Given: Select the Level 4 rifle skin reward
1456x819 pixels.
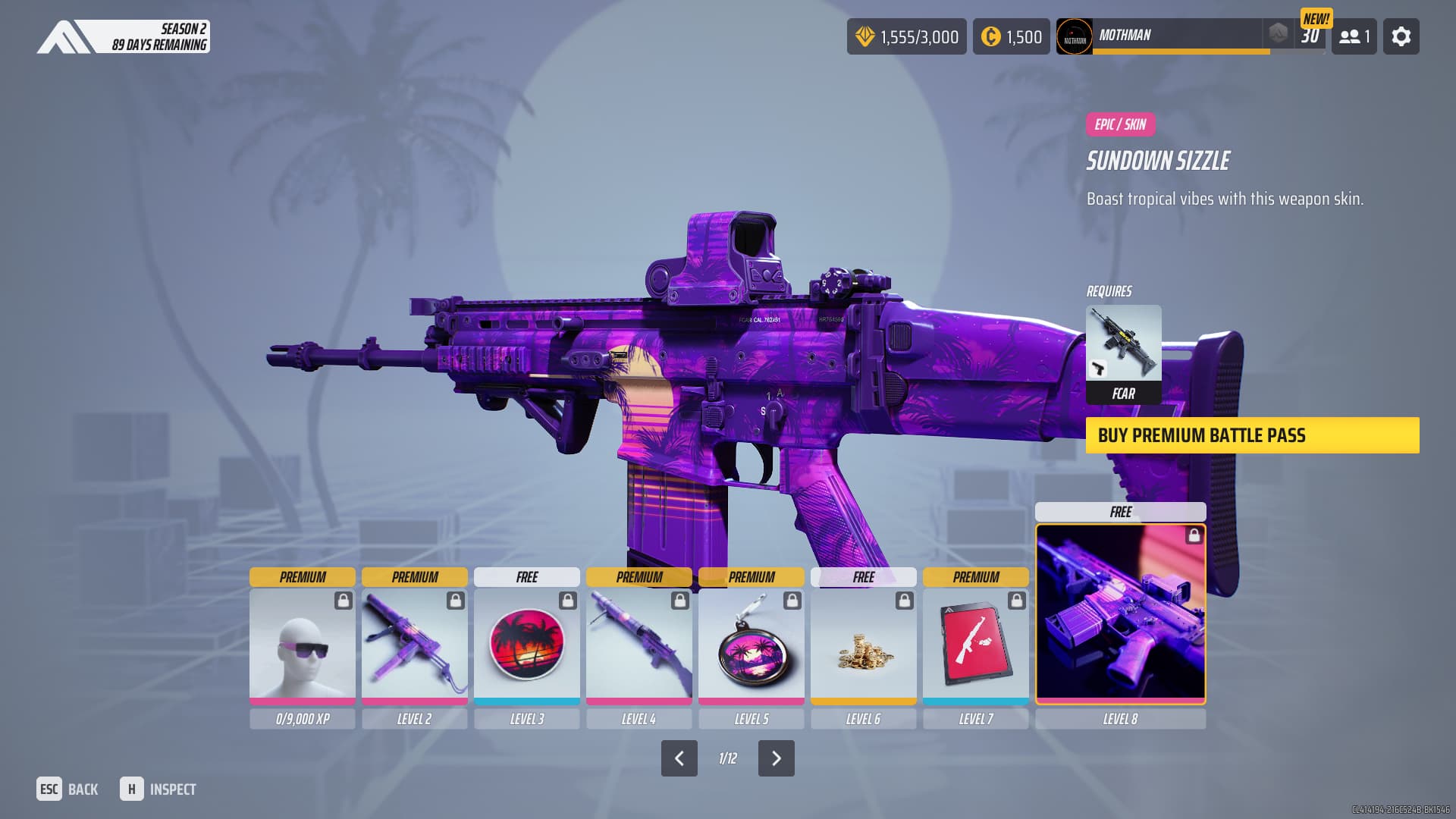Looking at the screenshot, I should coord(639,645).
